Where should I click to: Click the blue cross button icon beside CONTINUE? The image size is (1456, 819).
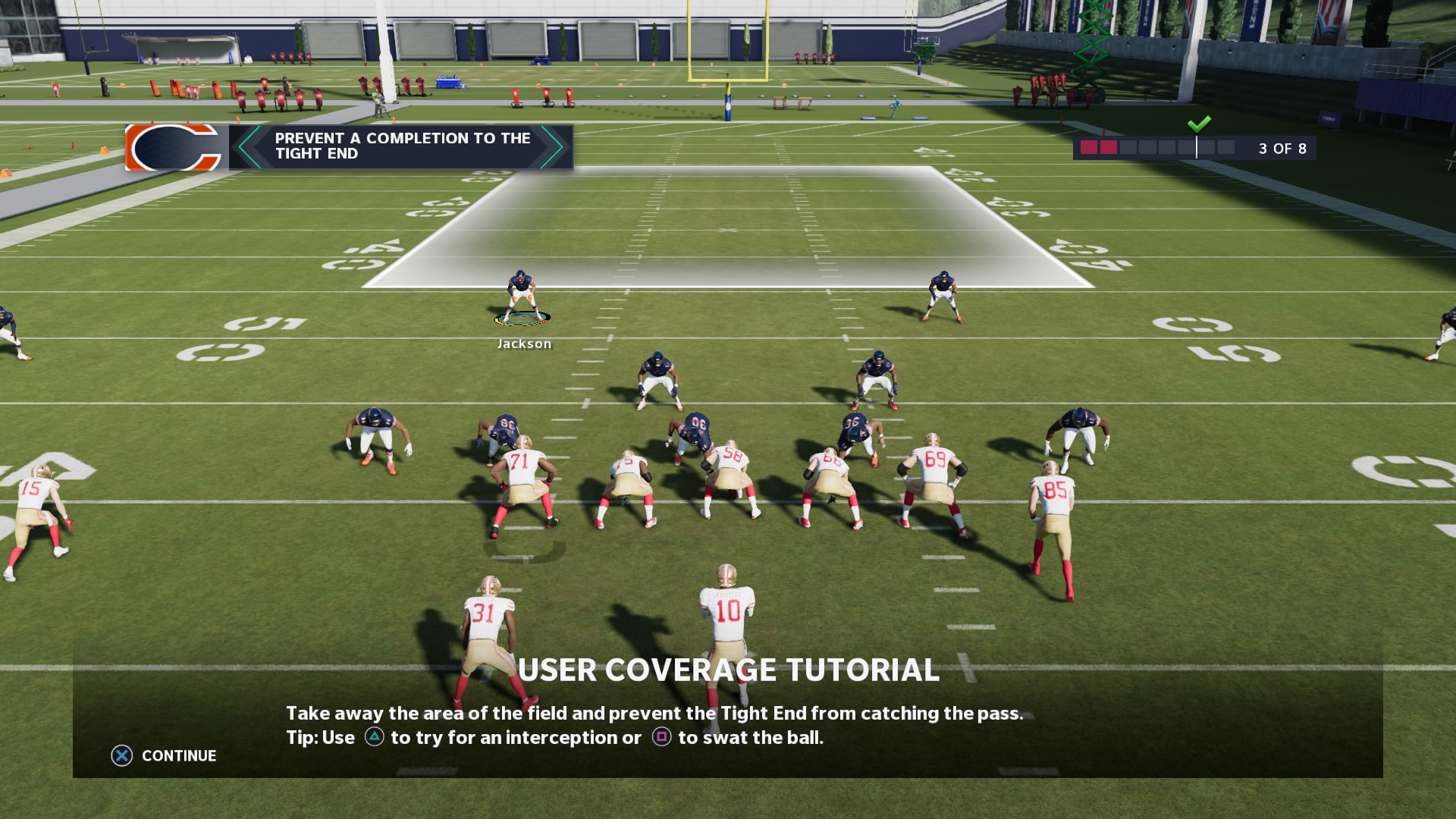[x=122, y=755]
